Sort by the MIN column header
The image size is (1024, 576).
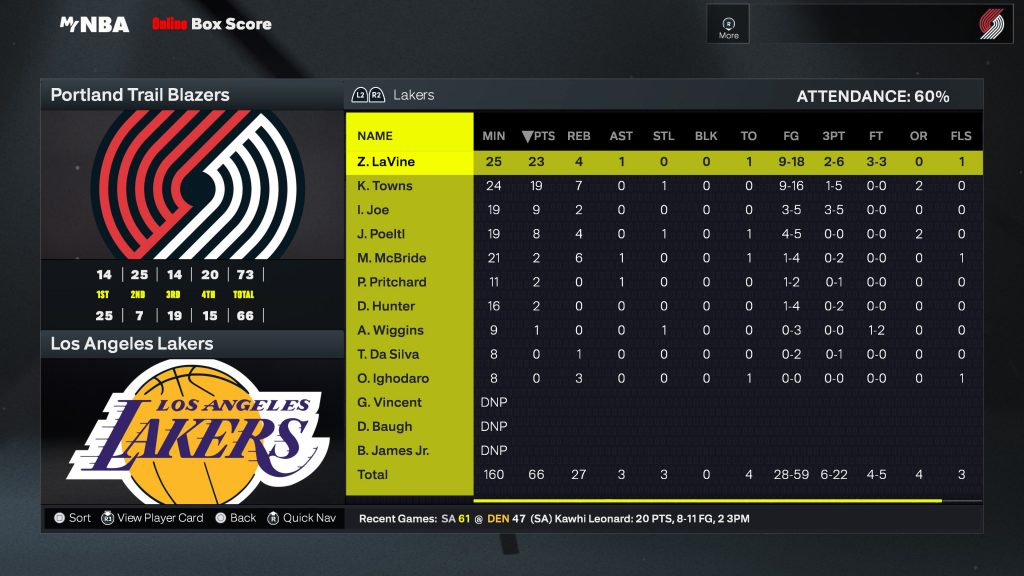coord(494,136)
